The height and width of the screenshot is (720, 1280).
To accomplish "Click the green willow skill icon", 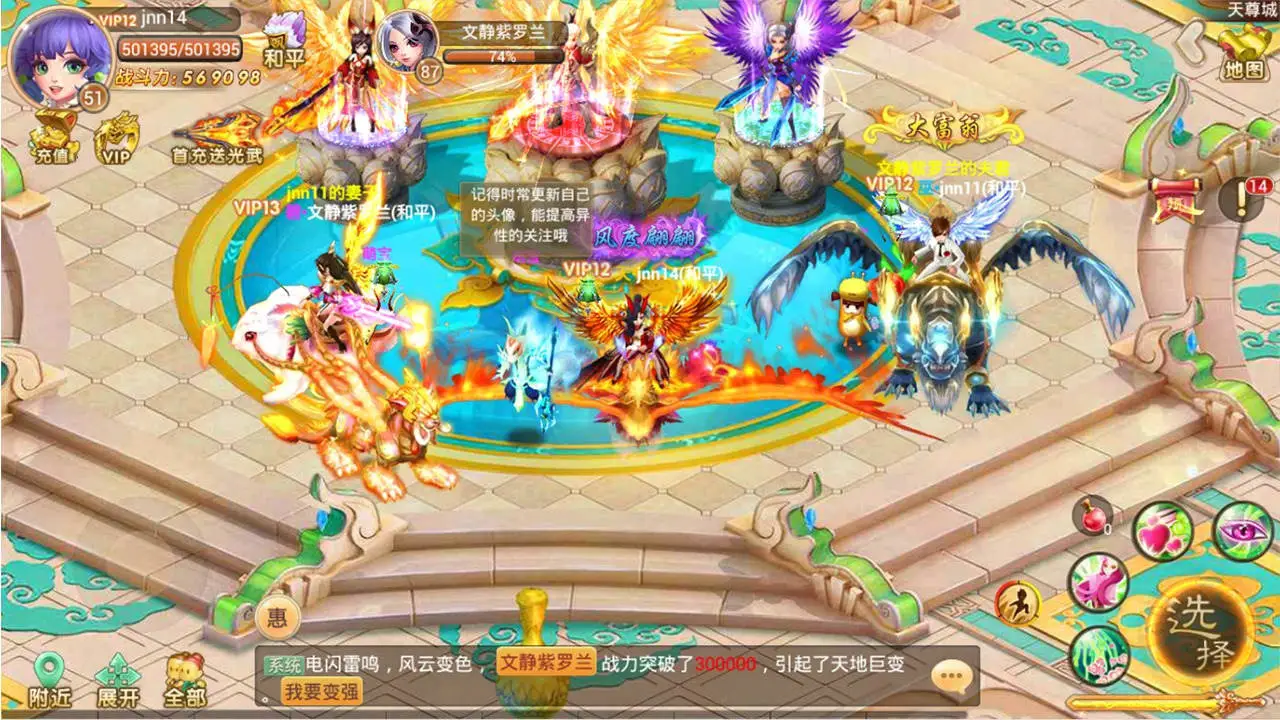I will [x=1101, y=653].
